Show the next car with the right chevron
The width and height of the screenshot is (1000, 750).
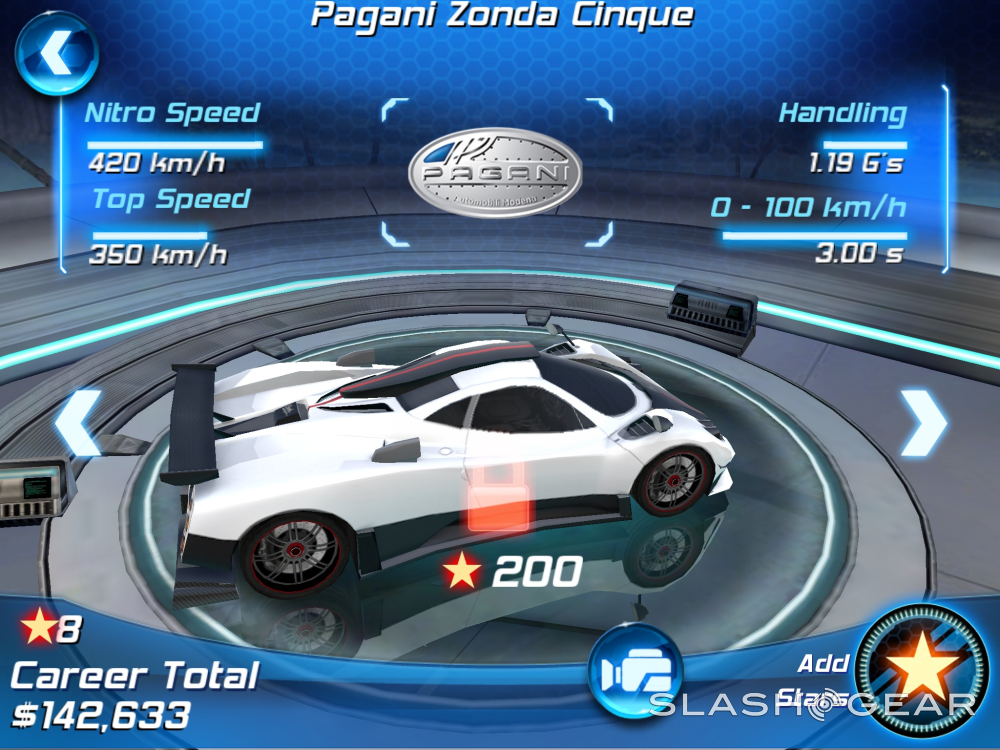pyautogui.click(x=922, y=422)
